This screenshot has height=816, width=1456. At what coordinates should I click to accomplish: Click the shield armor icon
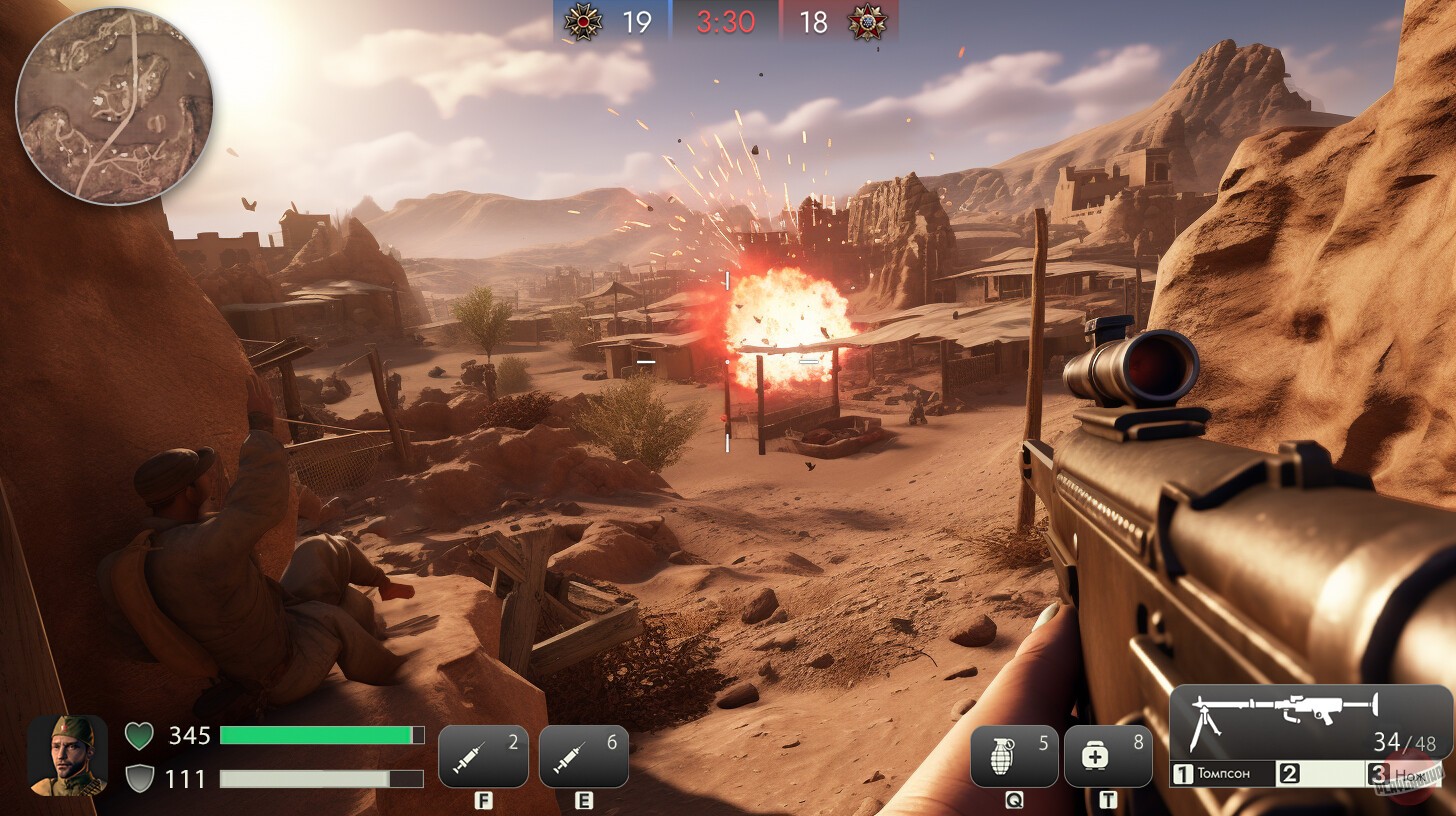[141, 779]
